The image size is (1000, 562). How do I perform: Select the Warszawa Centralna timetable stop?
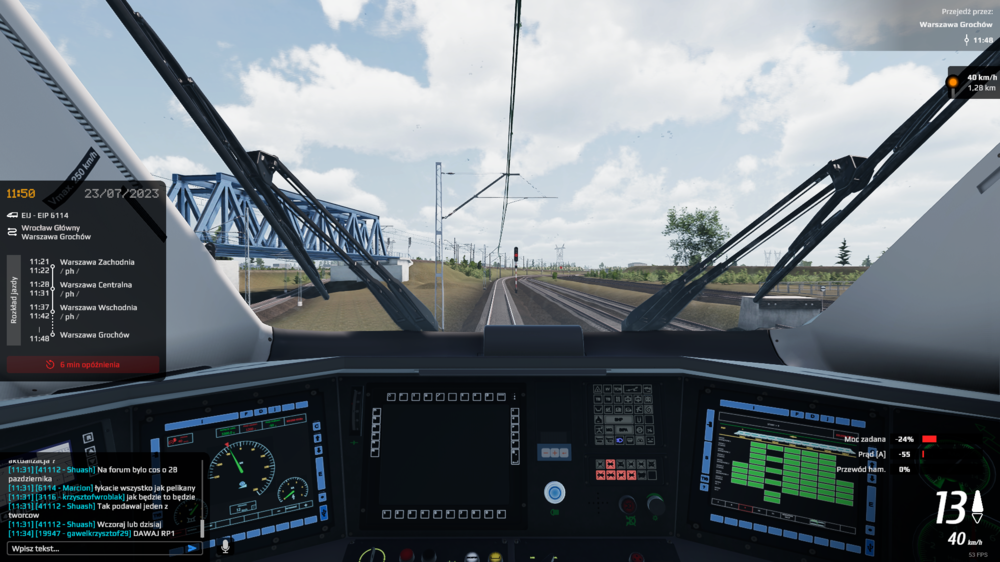click(96, 285)
